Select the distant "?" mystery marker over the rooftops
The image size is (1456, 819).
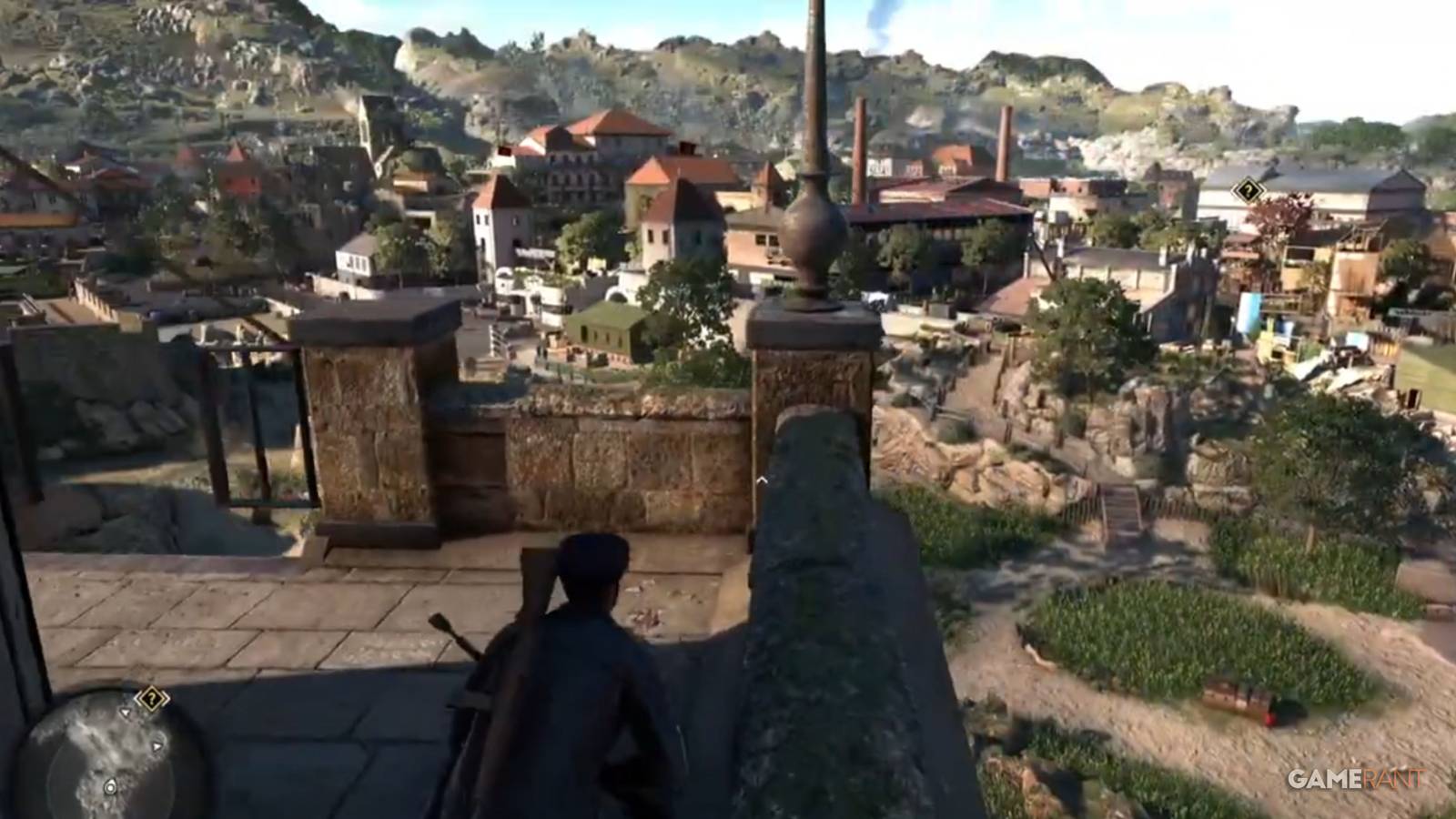[1249, 191]
